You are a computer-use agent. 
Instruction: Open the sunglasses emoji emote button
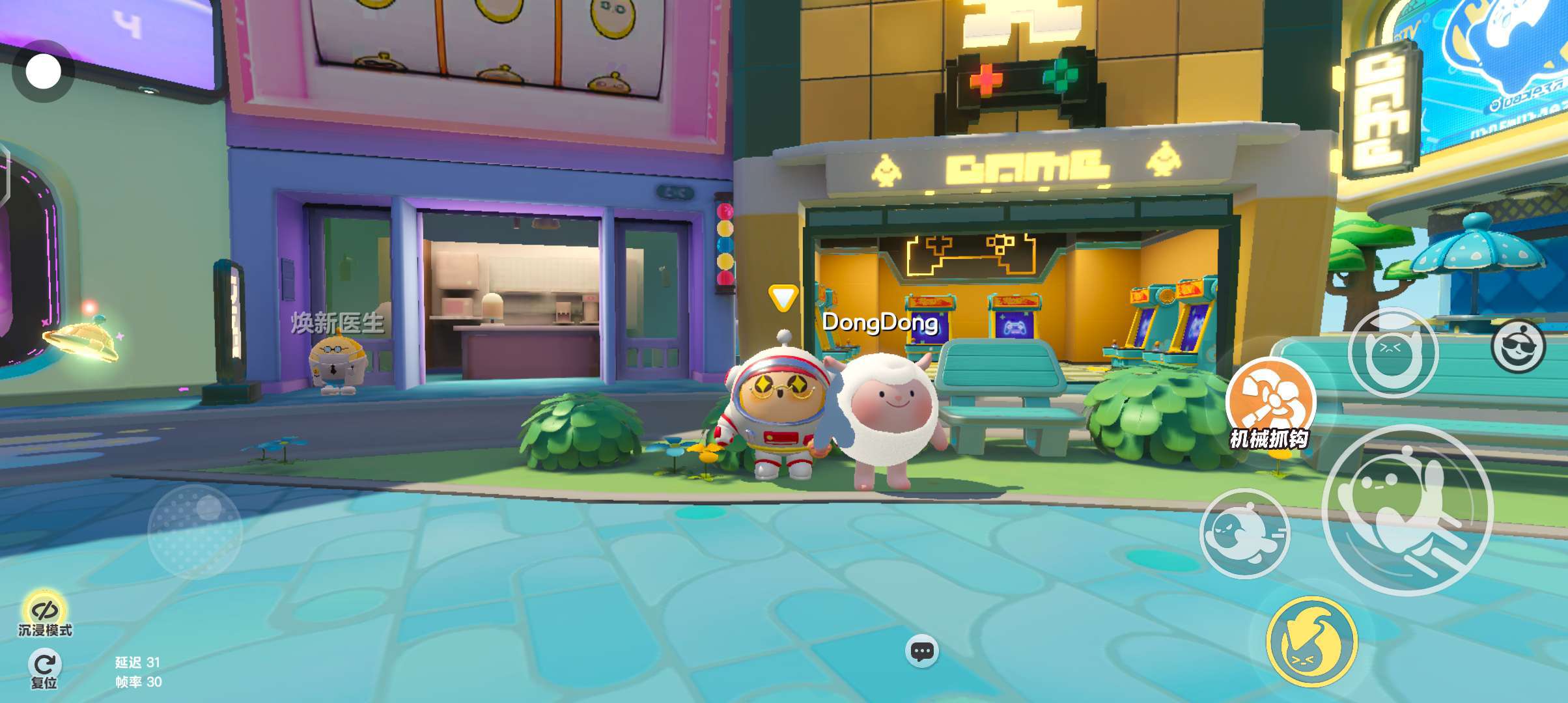pyautogui.click(x=1518, y=347)
